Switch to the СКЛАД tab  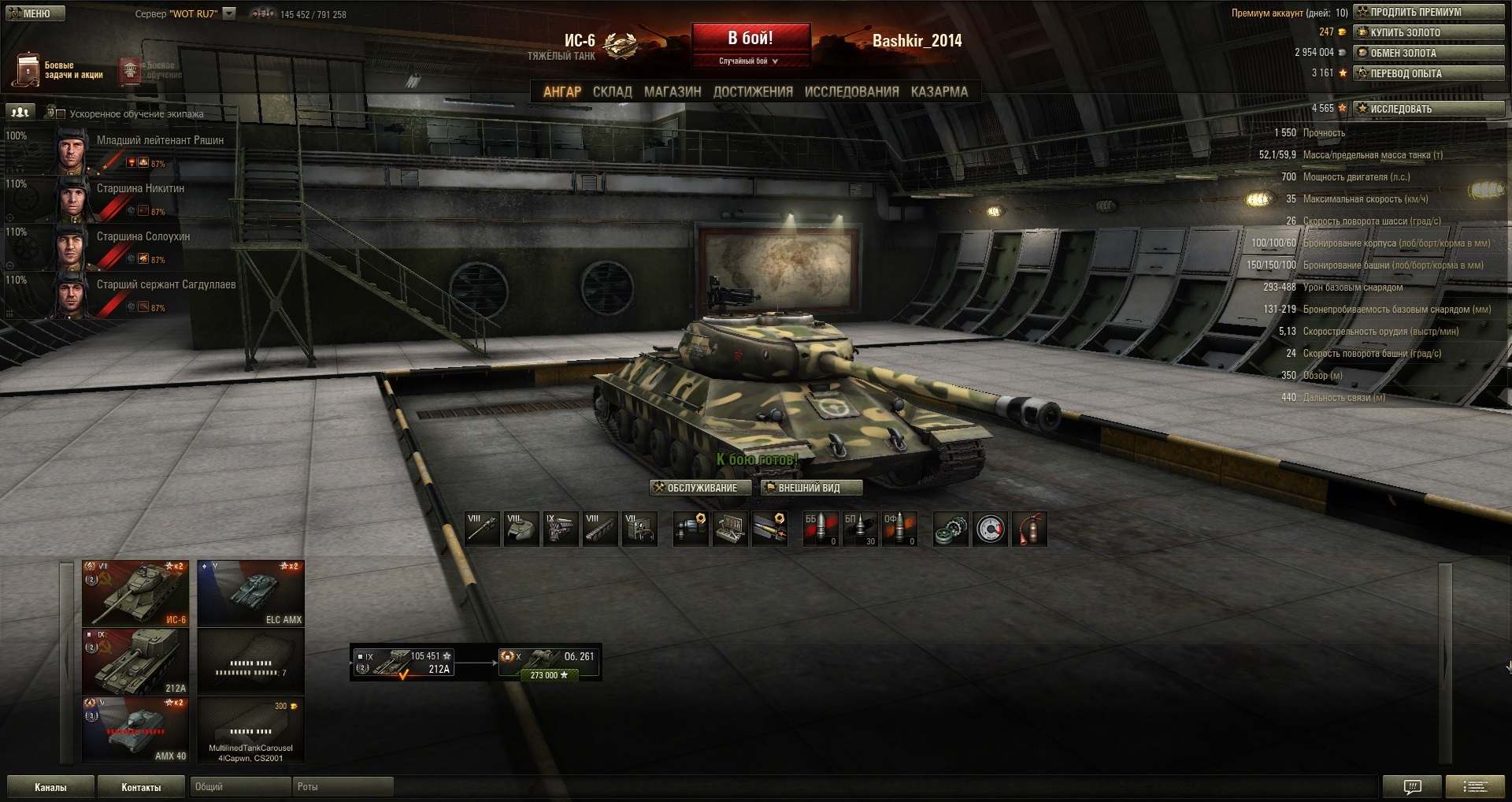(612, 91)
